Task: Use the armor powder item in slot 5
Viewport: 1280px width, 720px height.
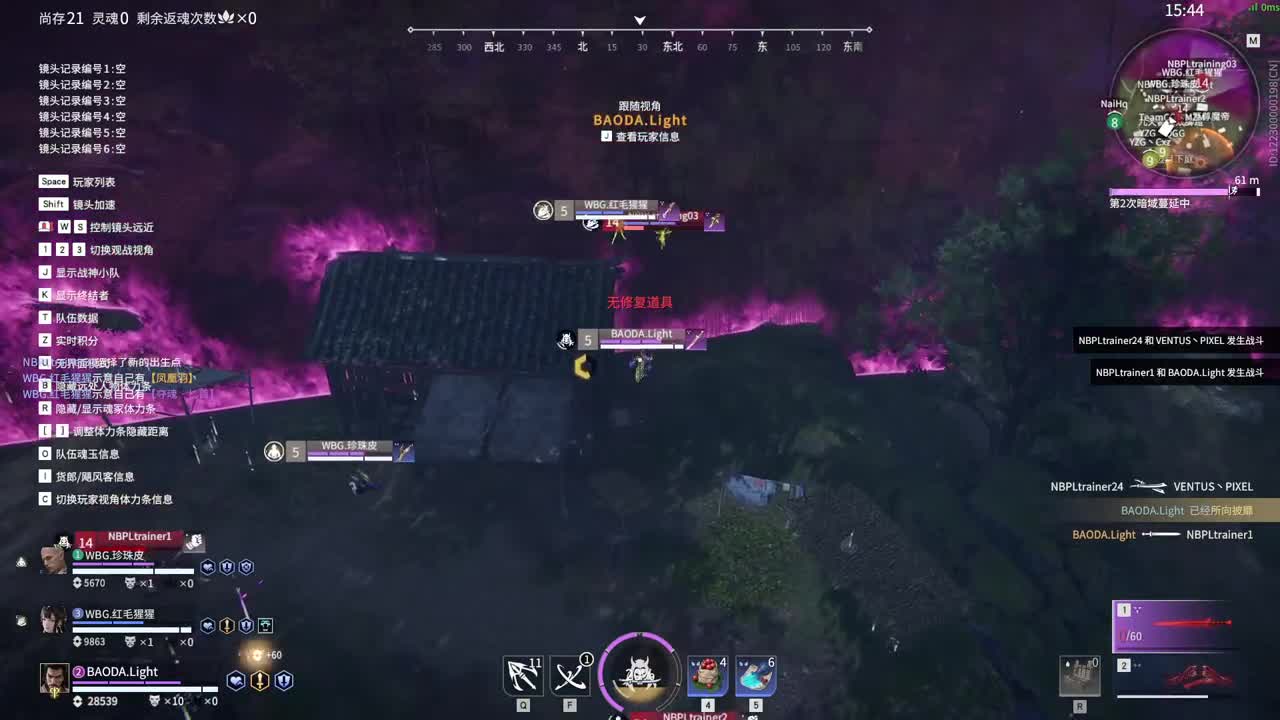Action: coord(755,676)
